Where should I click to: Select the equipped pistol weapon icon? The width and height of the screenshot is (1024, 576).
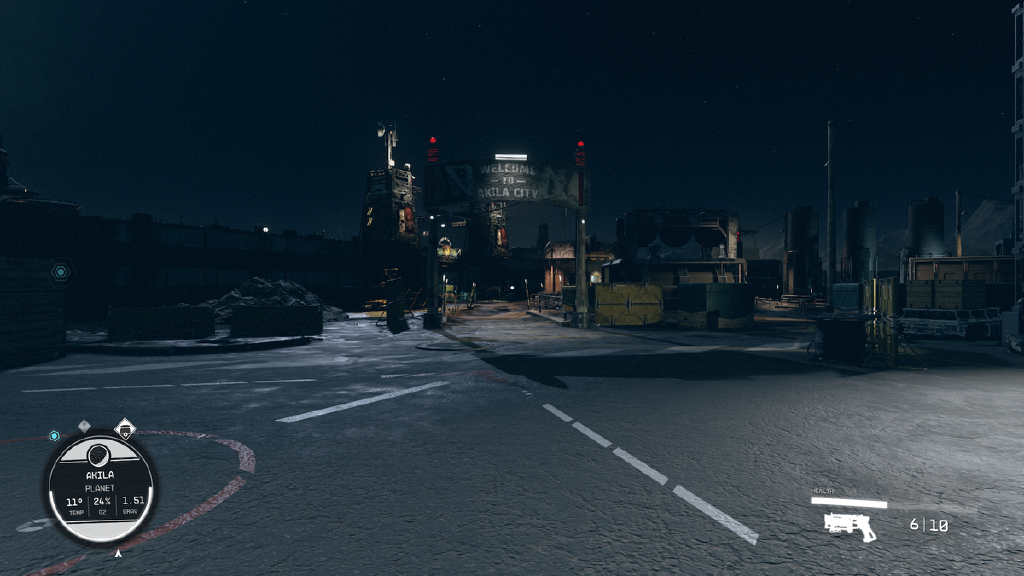[850, 526]
